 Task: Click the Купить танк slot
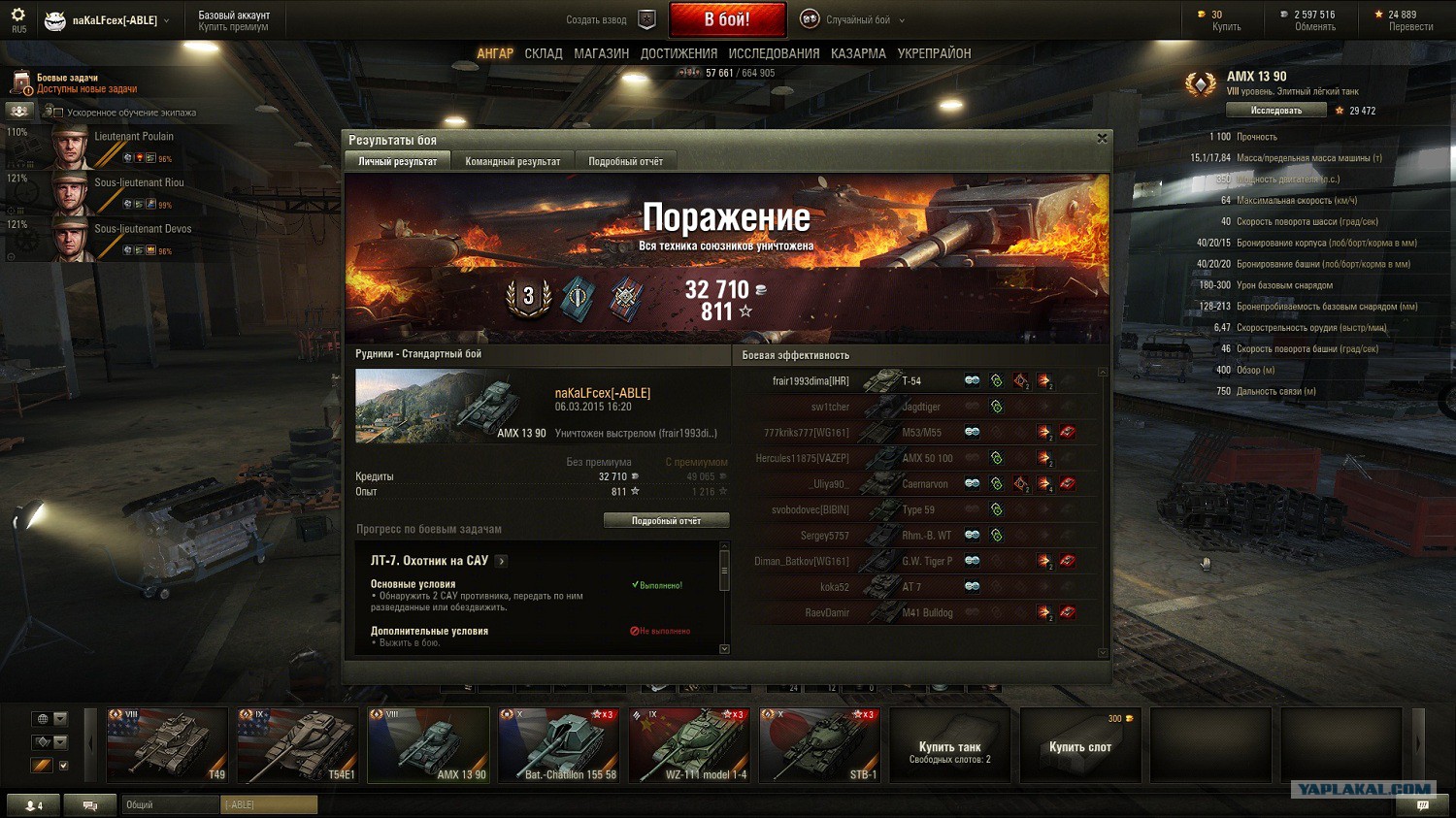949,745
